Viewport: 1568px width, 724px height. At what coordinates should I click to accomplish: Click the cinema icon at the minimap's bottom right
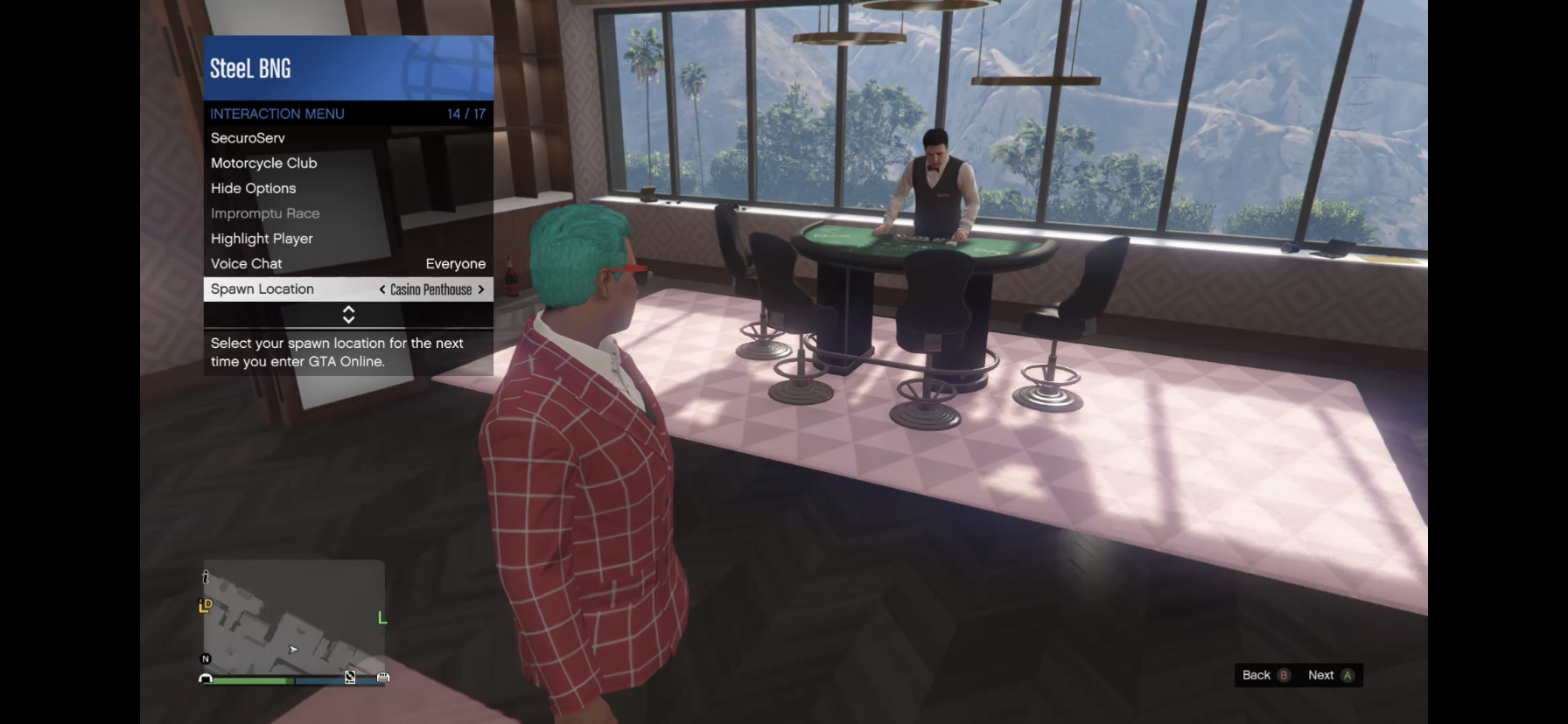383,678
